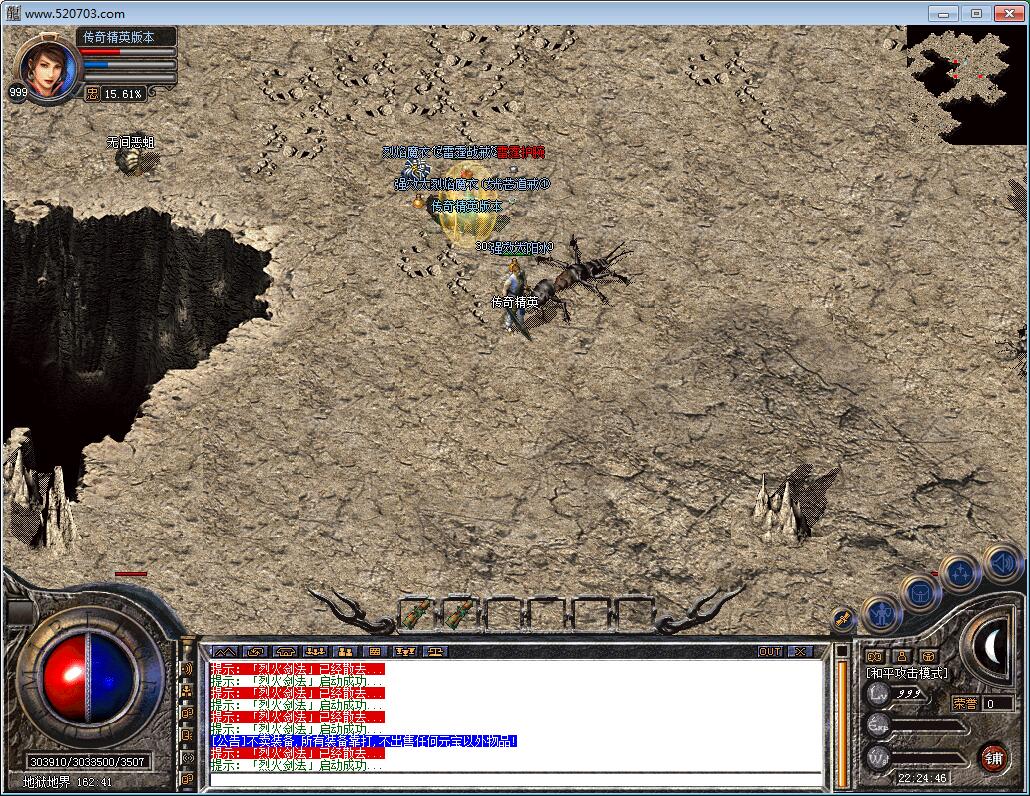Close the chat panel with the X button
Viewport: 1030px width, 796px height.
coord(800,651)
